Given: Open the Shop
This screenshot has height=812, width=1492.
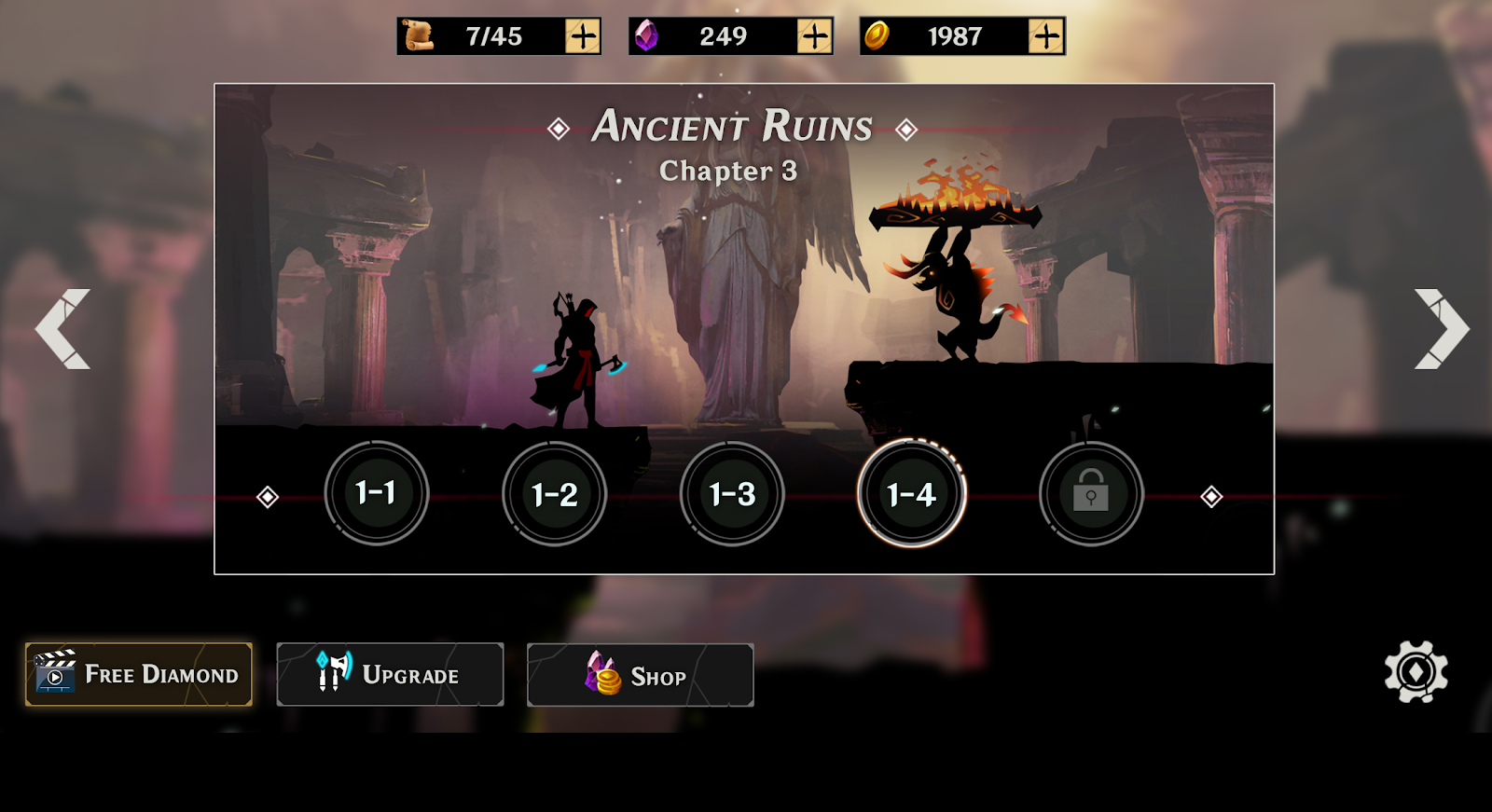Looking at the screenshot, I should tap(640, 675).
